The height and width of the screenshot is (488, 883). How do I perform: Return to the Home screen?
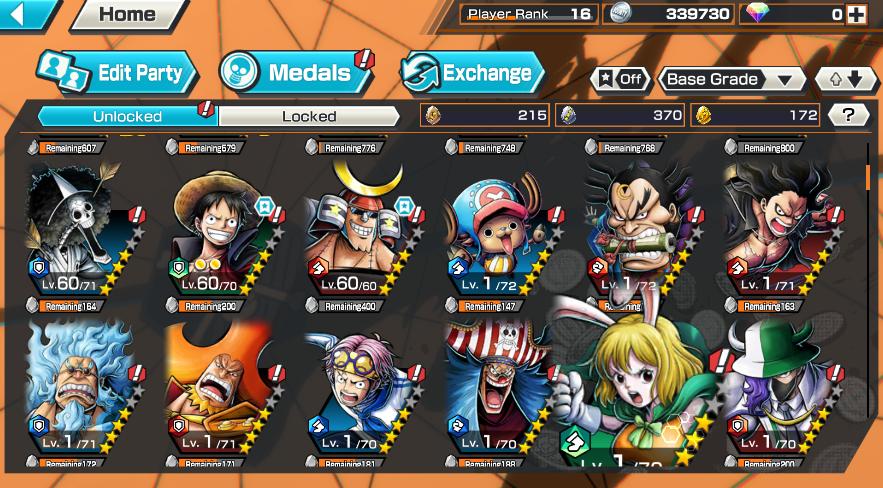127,14
